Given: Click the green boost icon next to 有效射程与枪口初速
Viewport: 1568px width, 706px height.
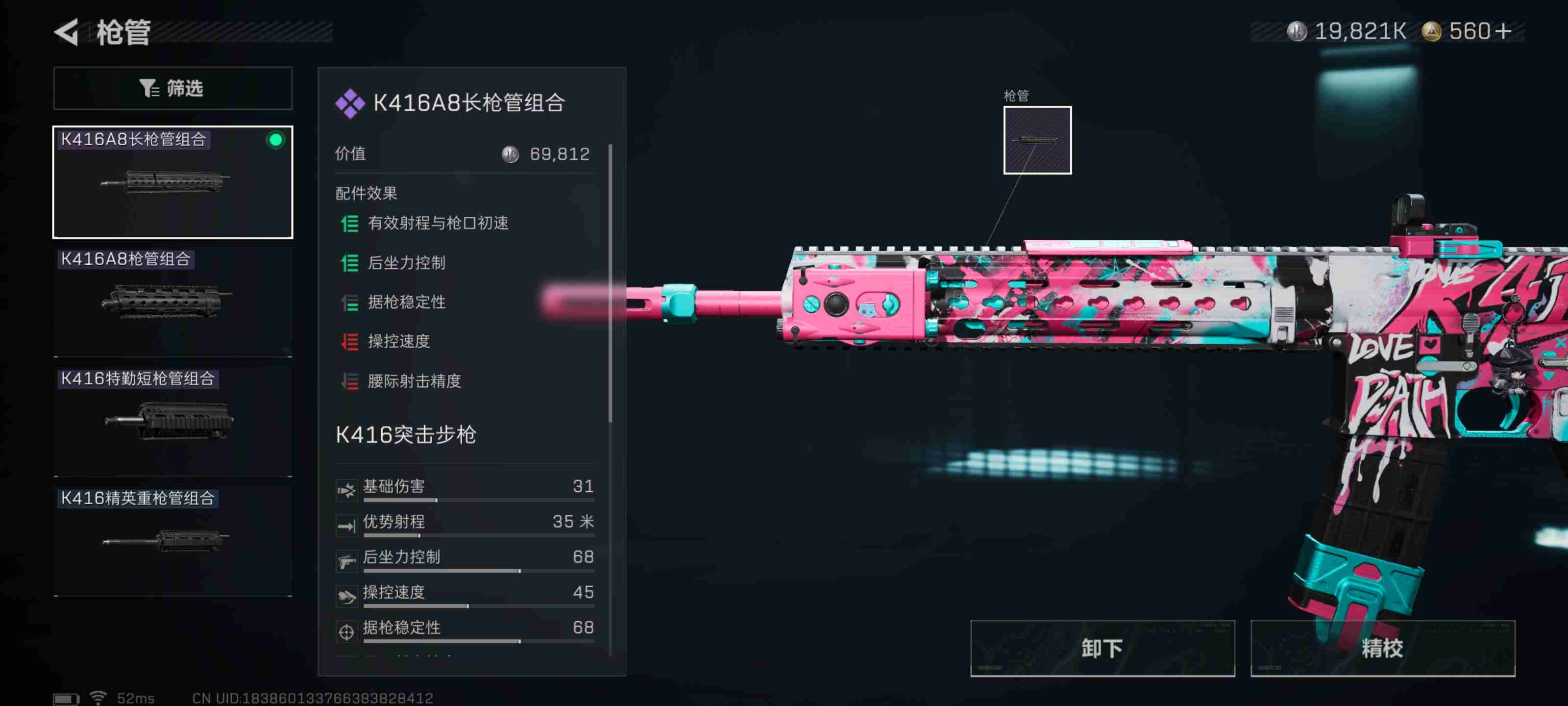Looking at the screenshot, I should 349,224.
